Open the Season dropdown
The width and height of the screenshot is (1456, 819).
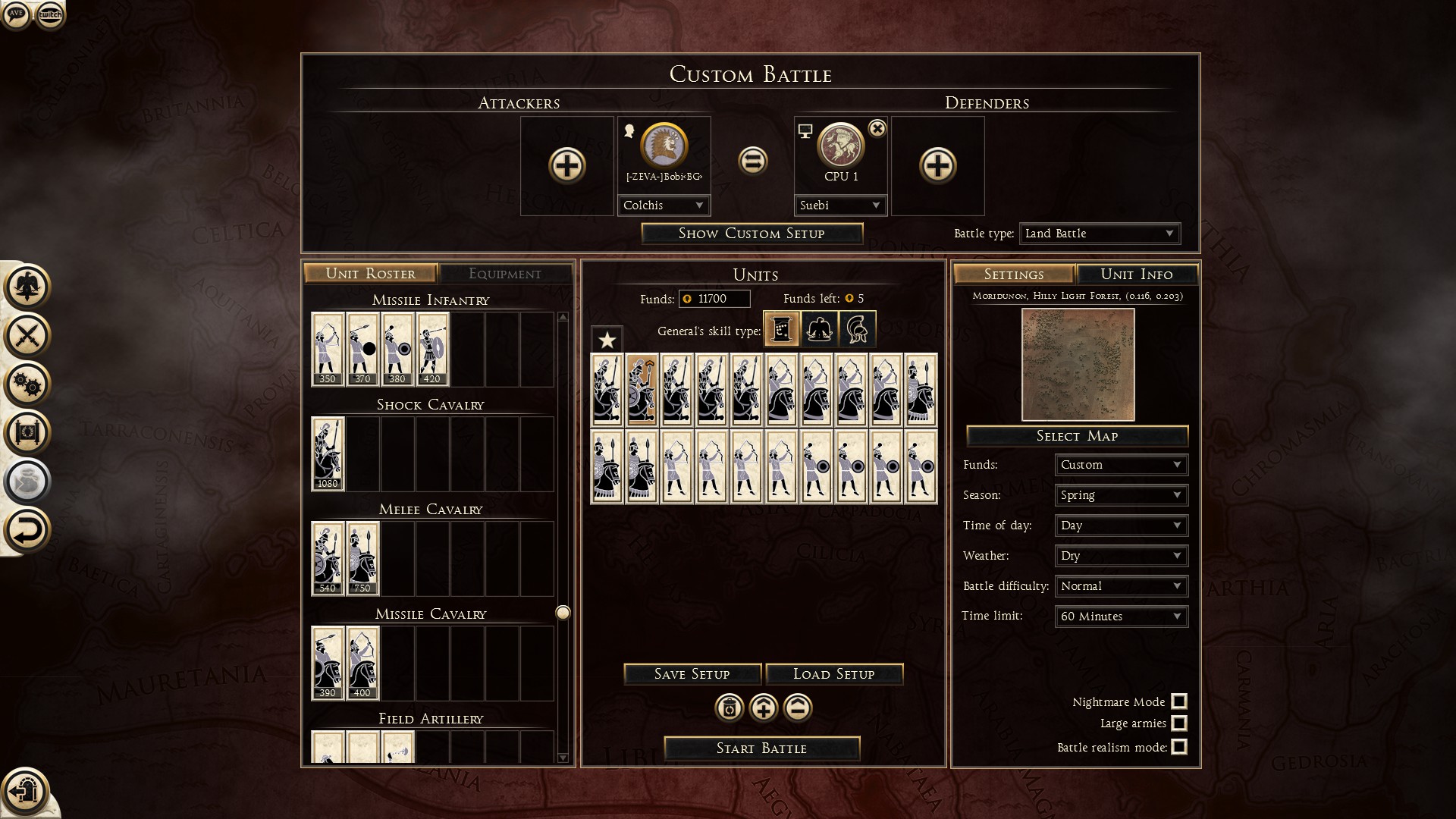(x=1121, y=495)
